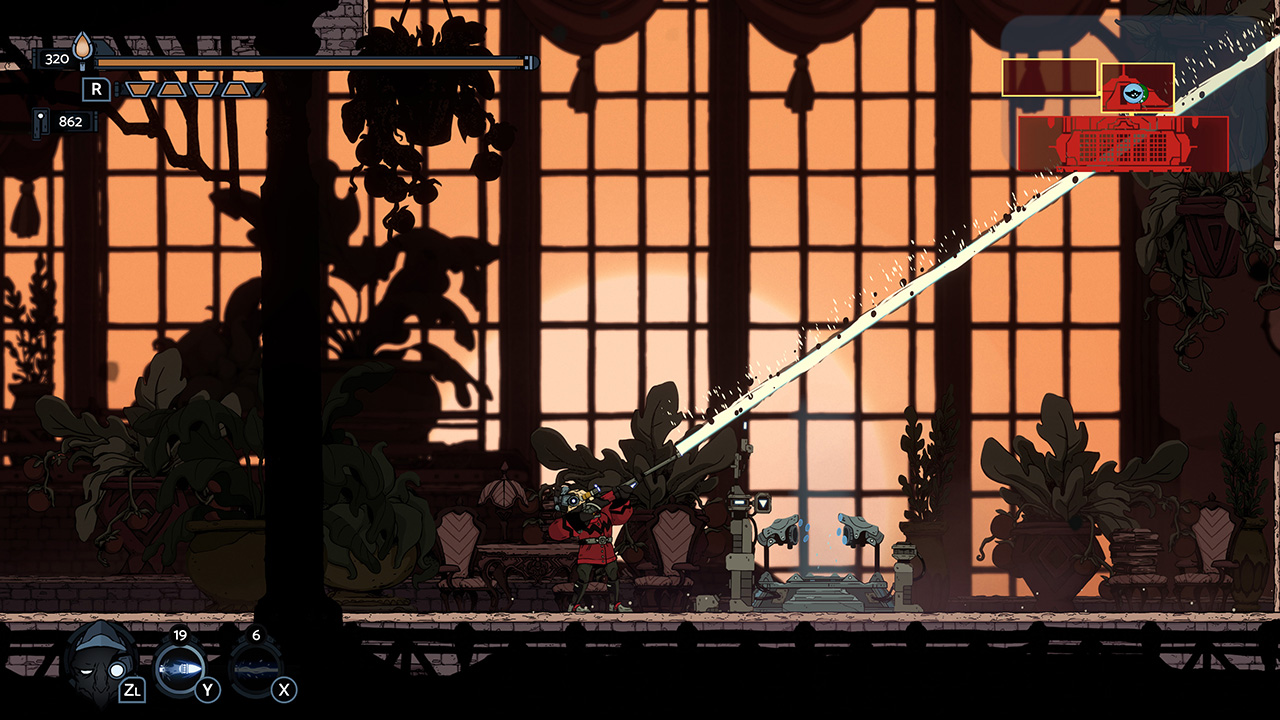Click the R button prompt icon
Viewport: 1280px width, 720px height.
94,89
